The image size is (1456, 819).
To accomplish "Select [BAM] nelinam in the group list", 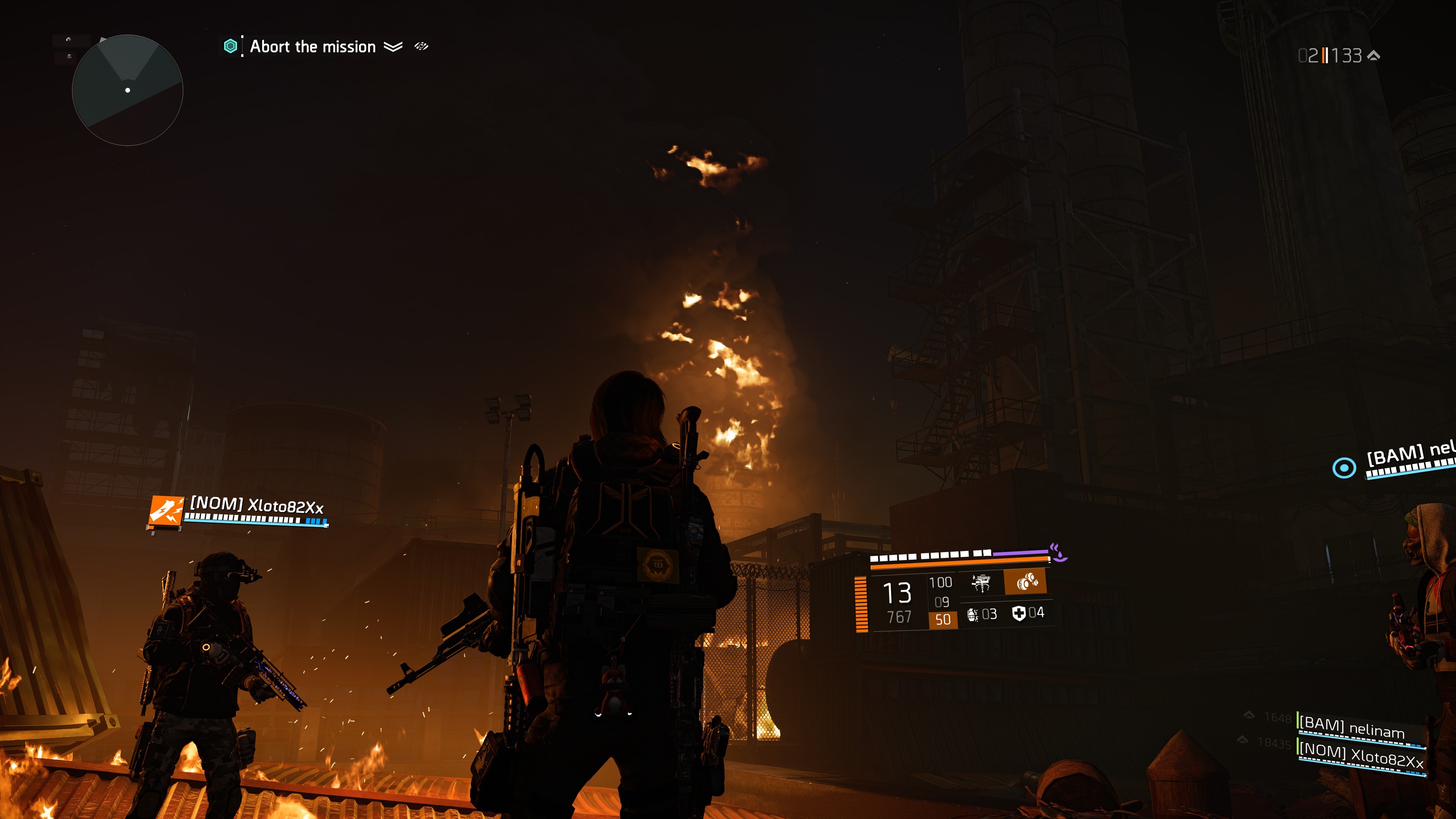I will tap(1351, 728).
